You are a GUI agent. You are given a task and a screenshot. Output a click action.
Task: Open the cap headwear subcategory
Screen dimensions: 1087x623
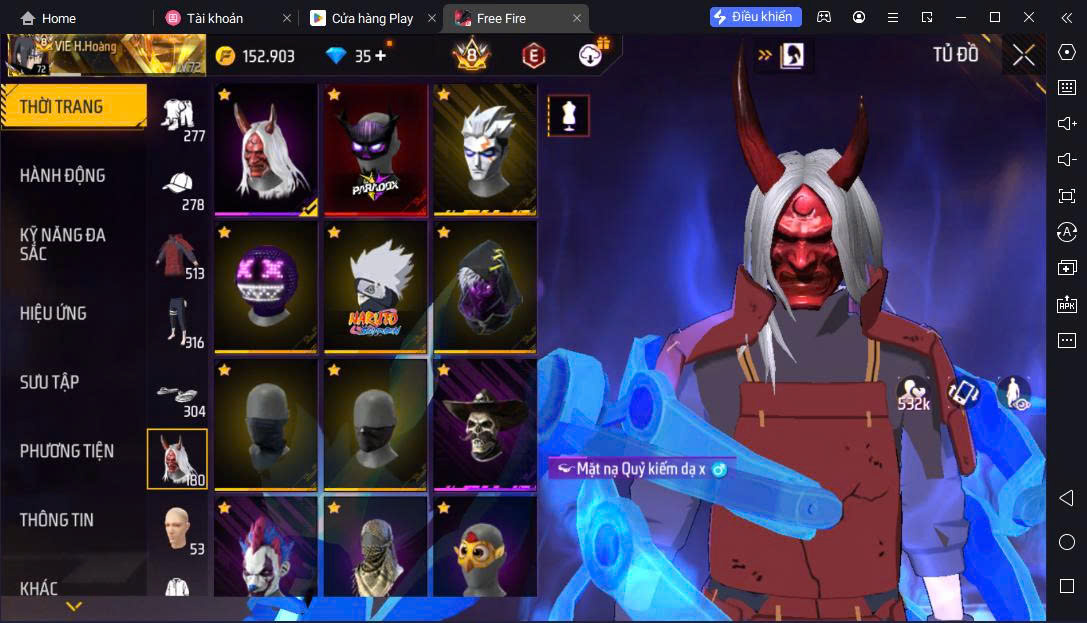pos(178,186)
